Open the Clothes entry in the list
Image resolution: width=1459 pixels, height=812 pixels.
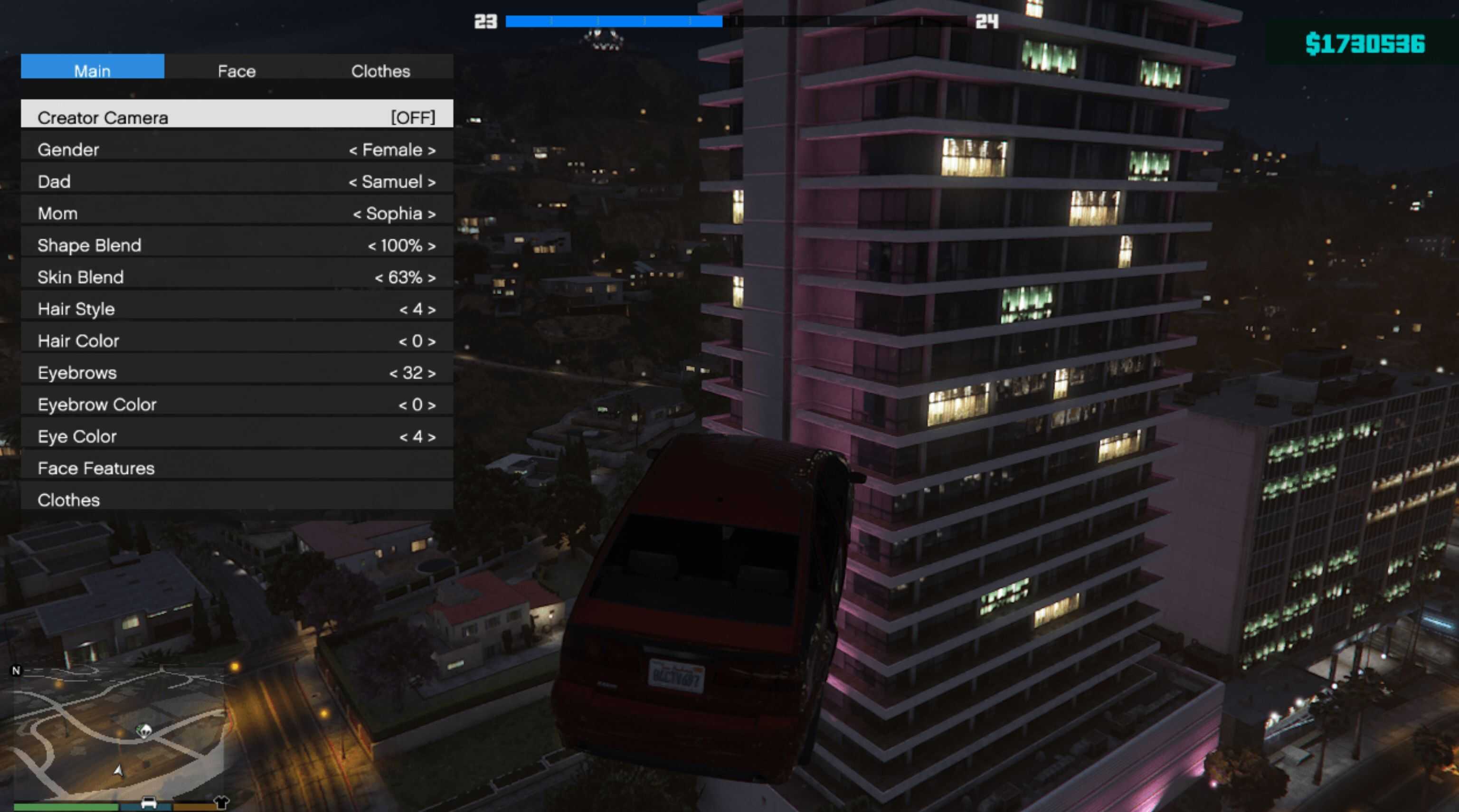[237, 500]
